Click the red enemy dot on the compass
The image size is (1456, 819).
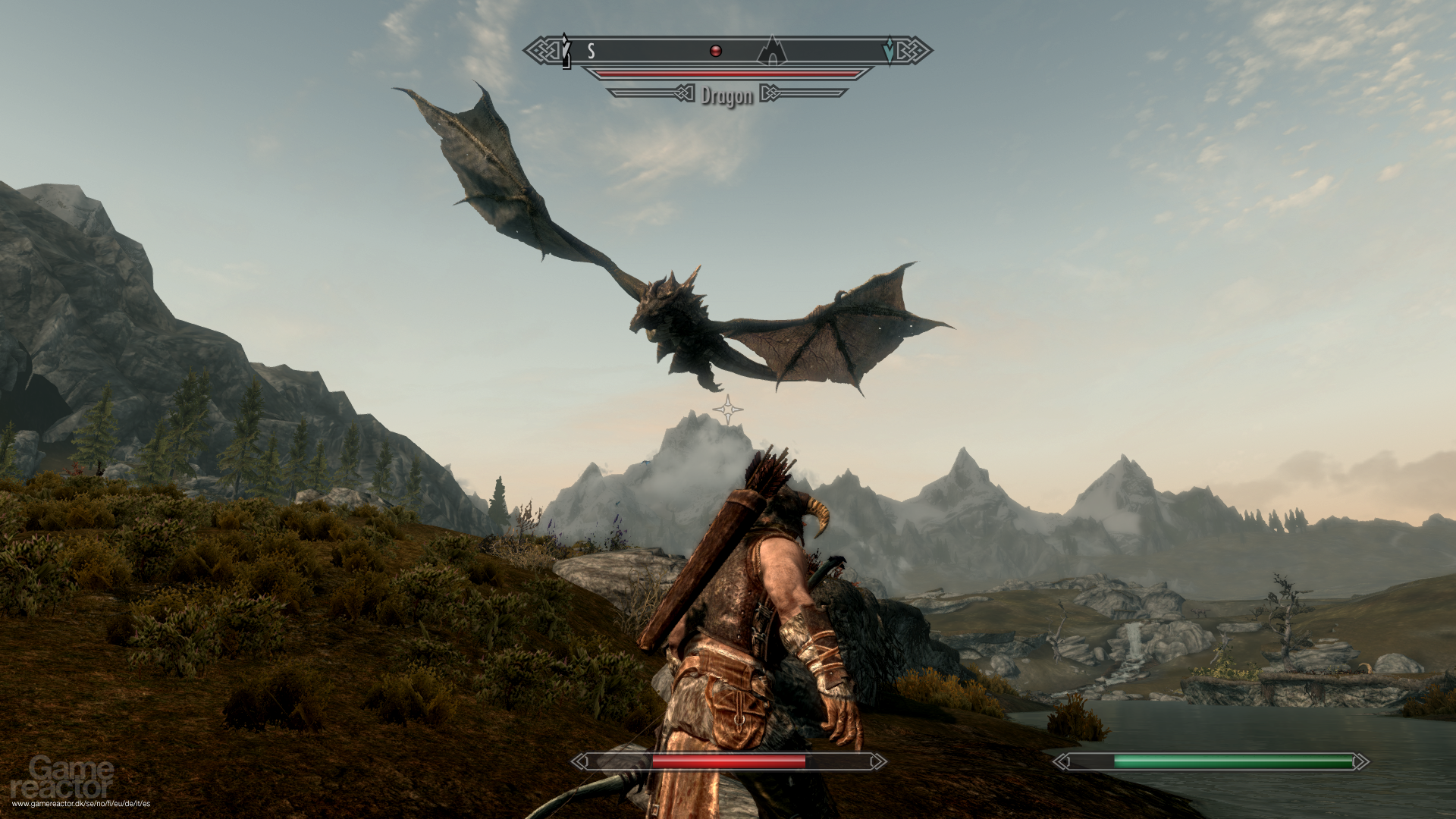[715, 51]
